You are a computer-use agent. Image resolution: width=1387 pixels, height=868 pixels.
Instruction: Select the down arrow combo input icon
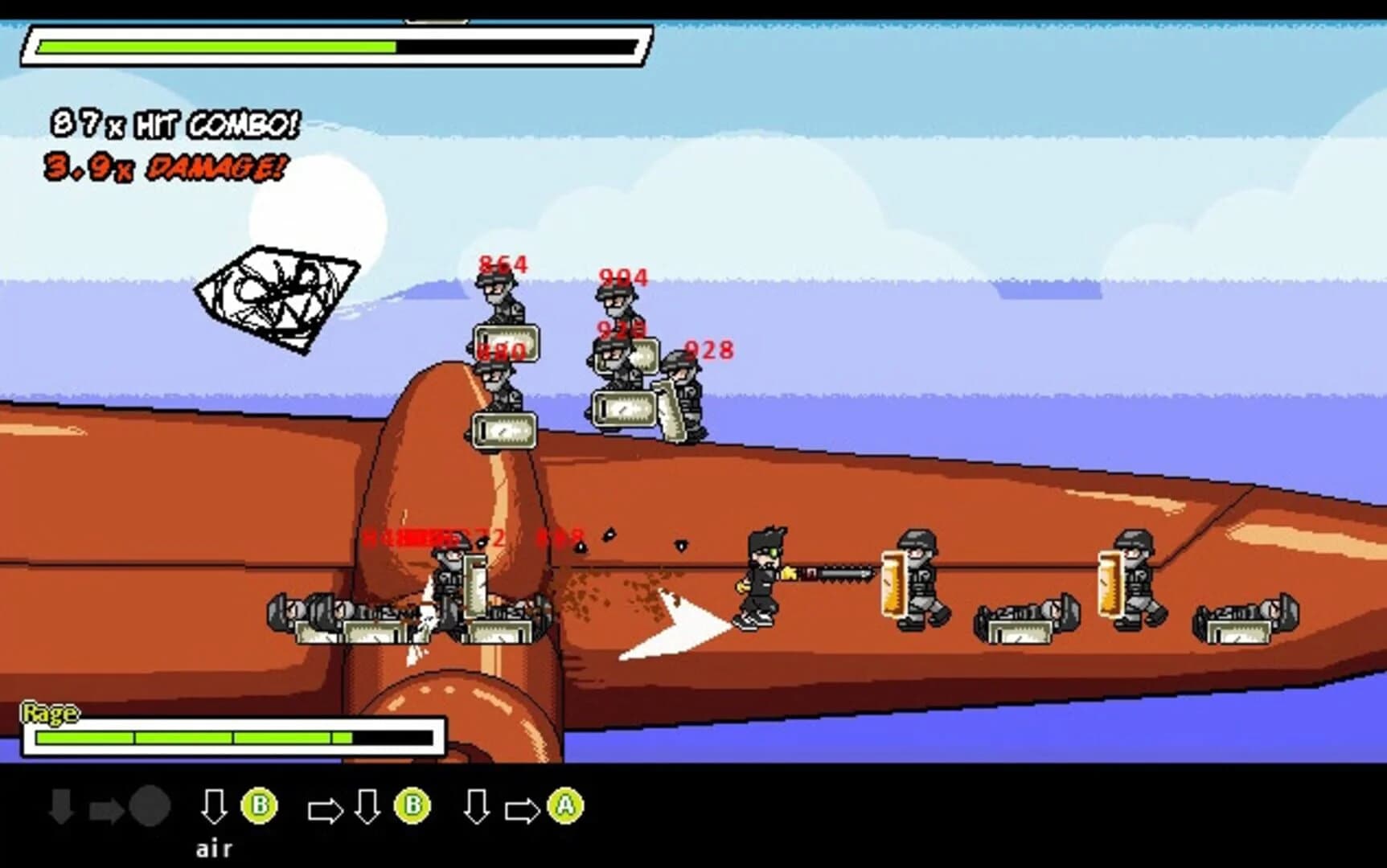(214, 805)
